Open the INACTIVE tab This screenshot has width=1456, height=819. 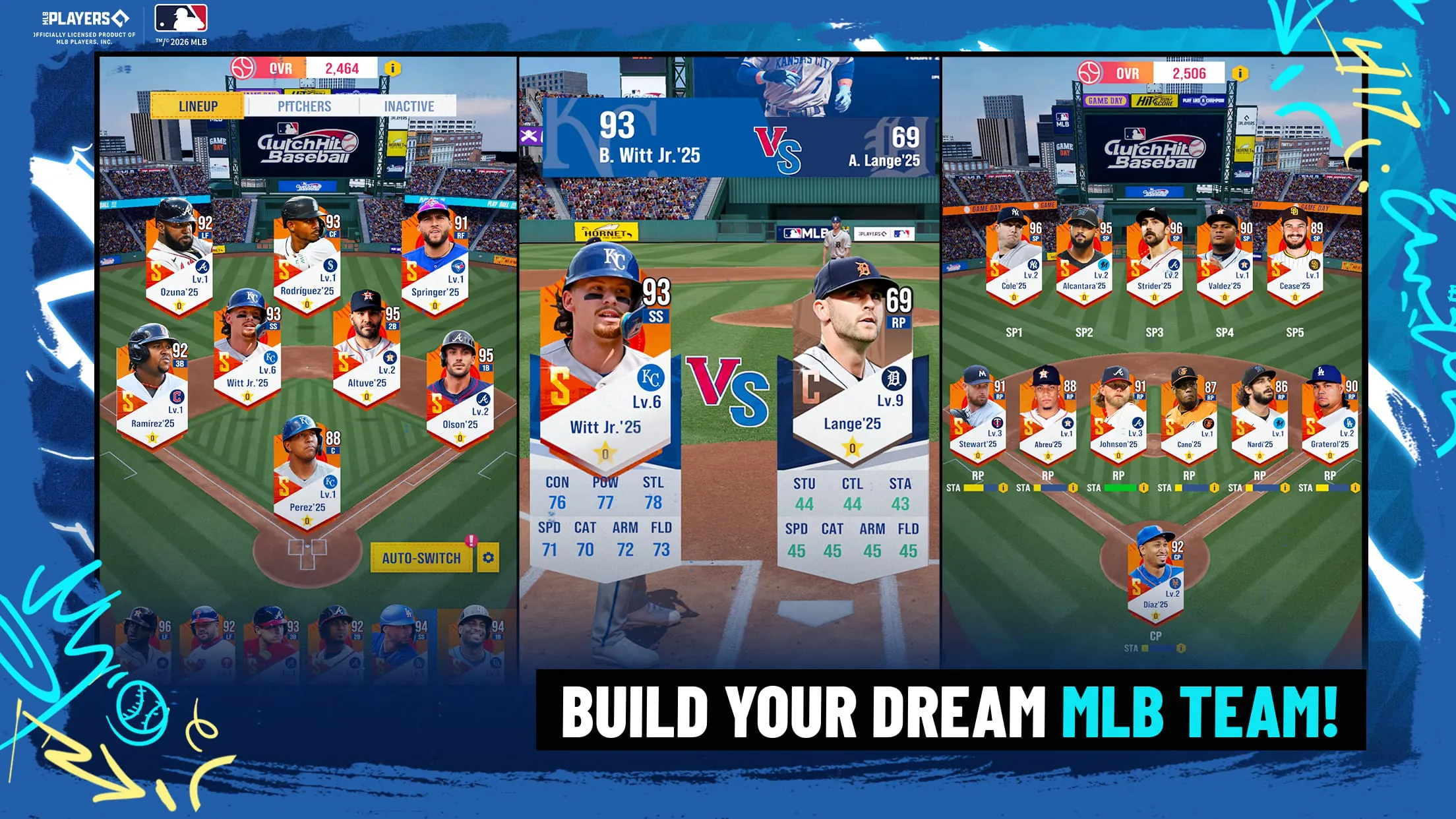click(408, 106)
